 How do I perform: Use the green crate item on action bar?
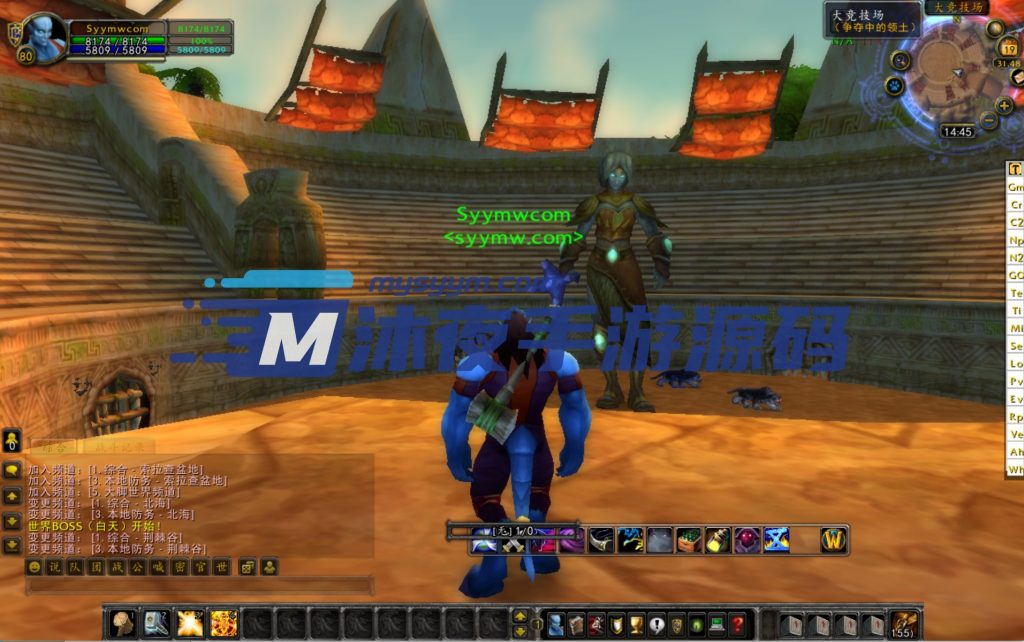[689, 540]
